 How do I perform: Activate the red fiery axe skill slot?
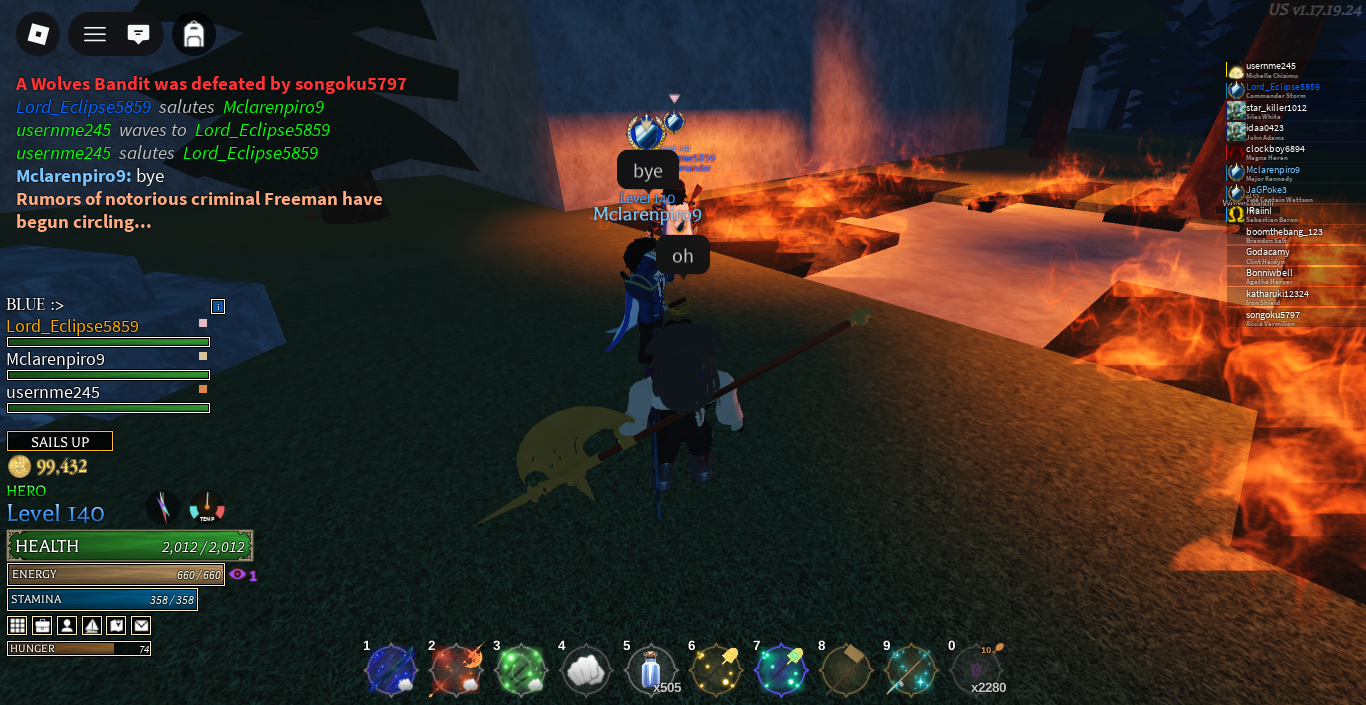click(456, 670)
